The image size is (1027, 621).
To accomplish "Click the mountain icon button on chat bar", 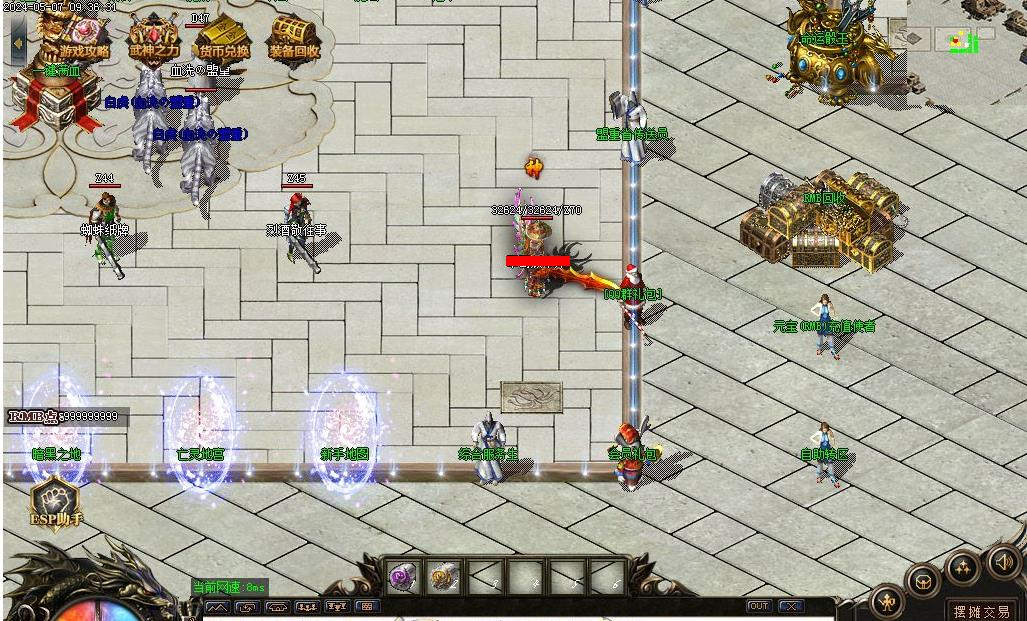I will [217, 606].
